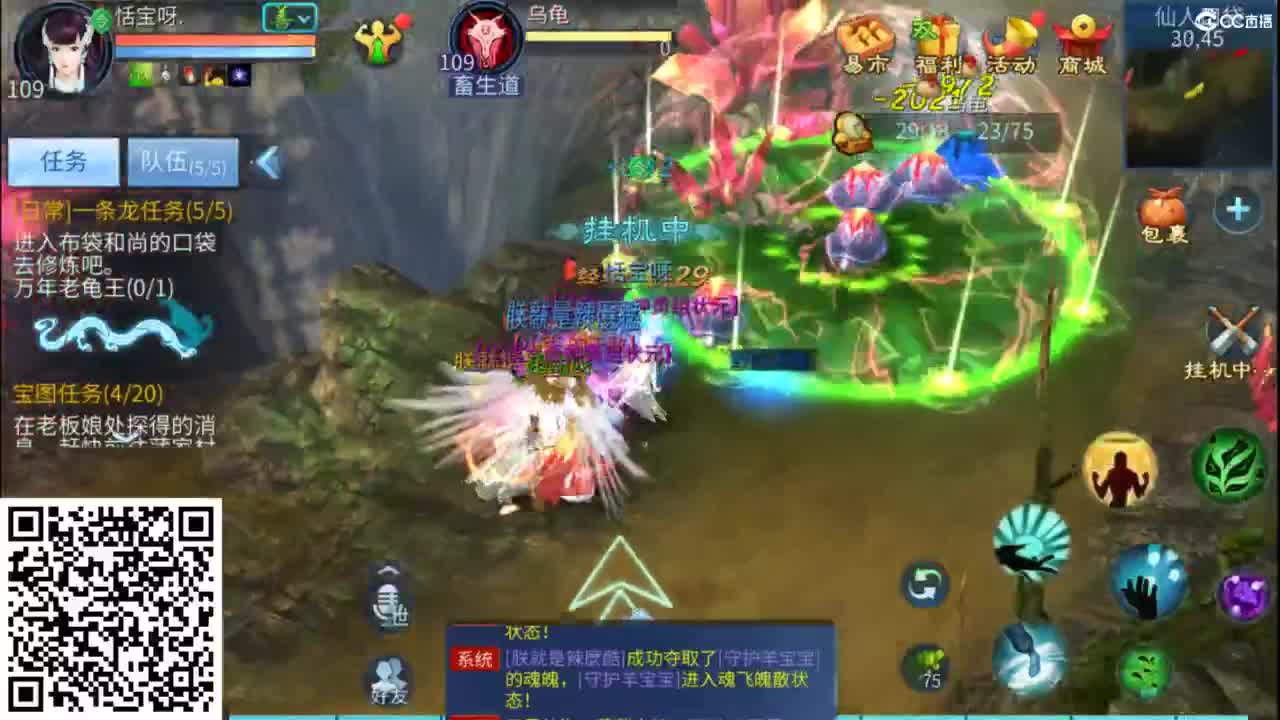This screenshot has height=720, width=1280.
Task: Use the green leaf skill ability
Action: click(1233, 463)
